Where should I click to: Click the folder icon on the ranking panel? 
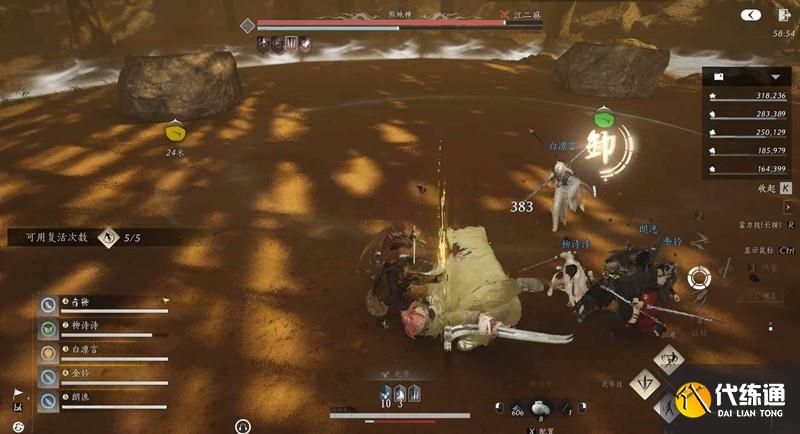coord(719,76)
